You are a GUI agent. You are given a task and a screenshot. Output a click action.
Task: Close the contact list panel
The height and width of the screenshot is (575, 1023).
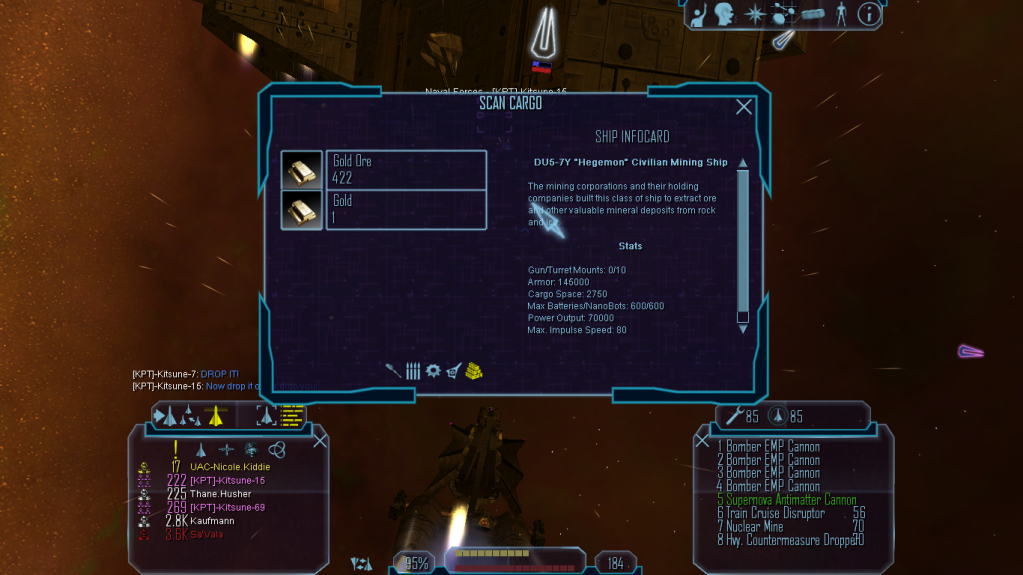point(320,440)
